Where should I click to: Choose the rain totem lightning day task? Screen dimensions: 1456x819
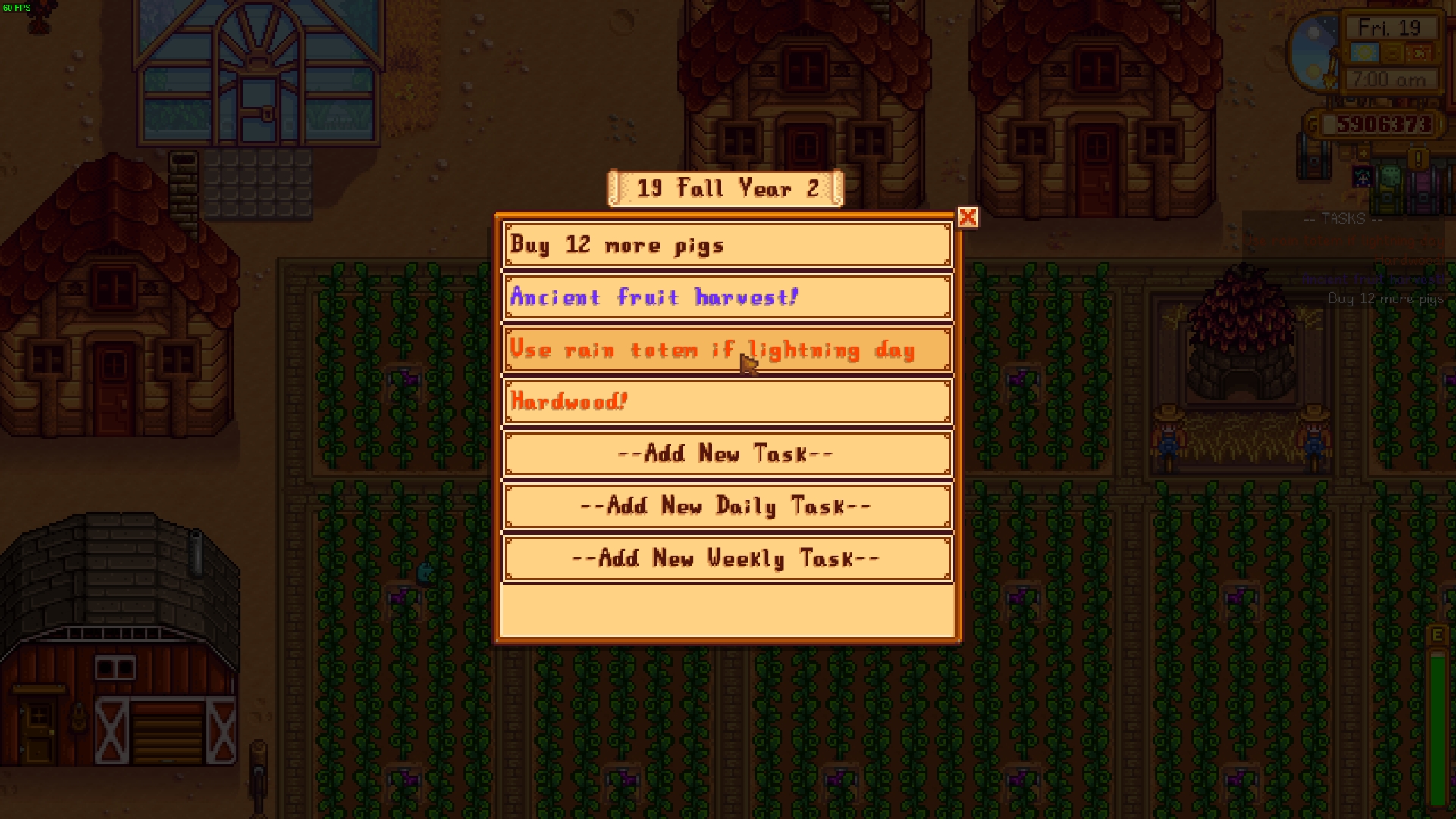point(726,350)
